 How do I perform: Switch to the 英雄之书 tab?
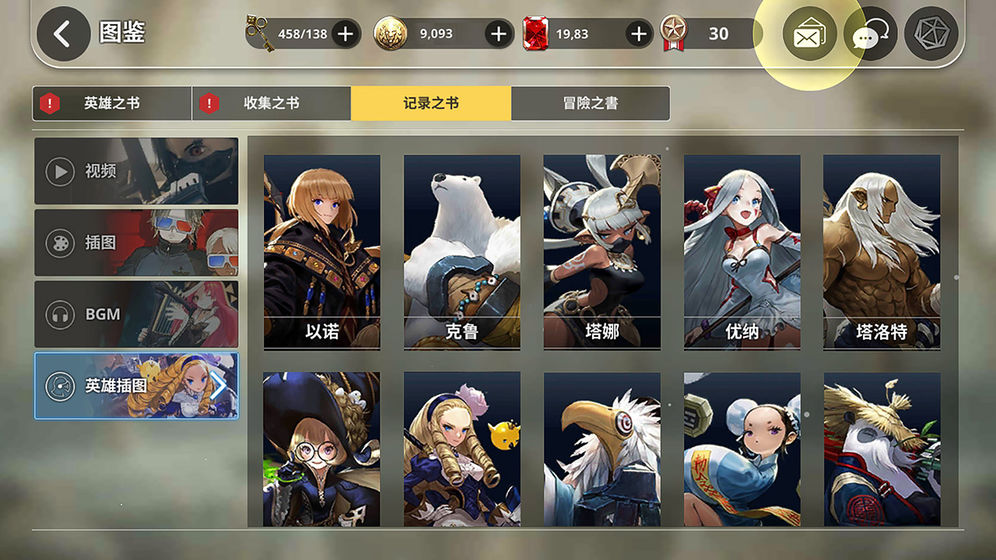coord(112,103)
